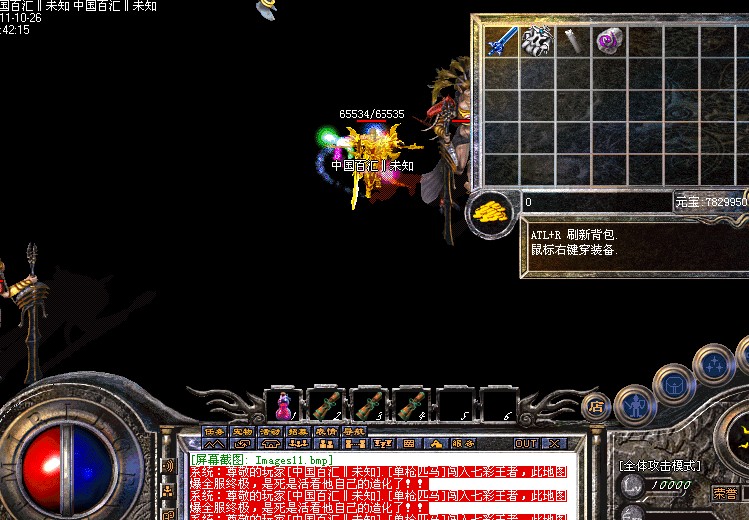Click the OUT button on chat bar

point(526,443)
